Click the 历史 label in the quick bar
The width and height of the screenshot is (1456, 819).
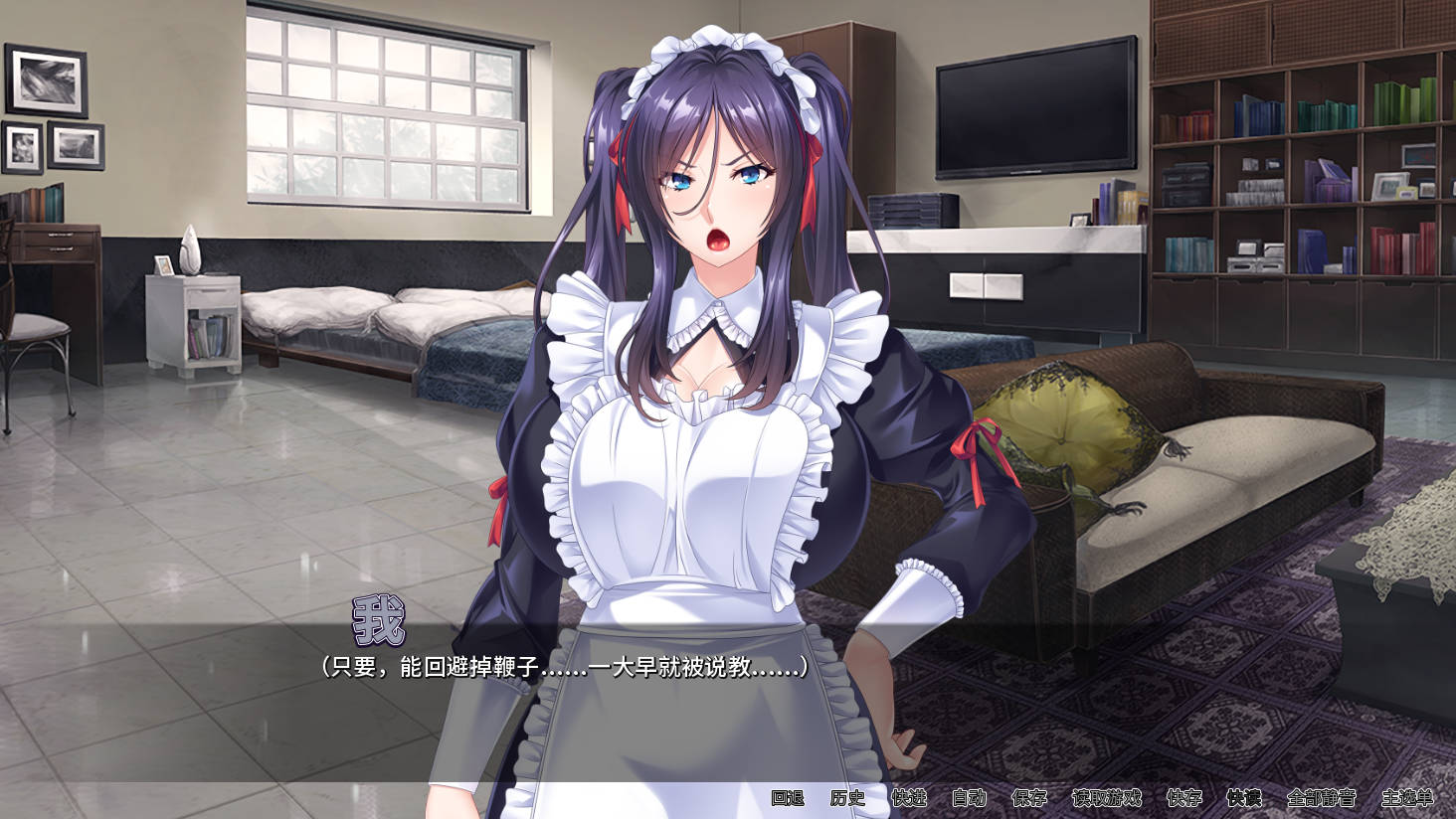point(847,798)
